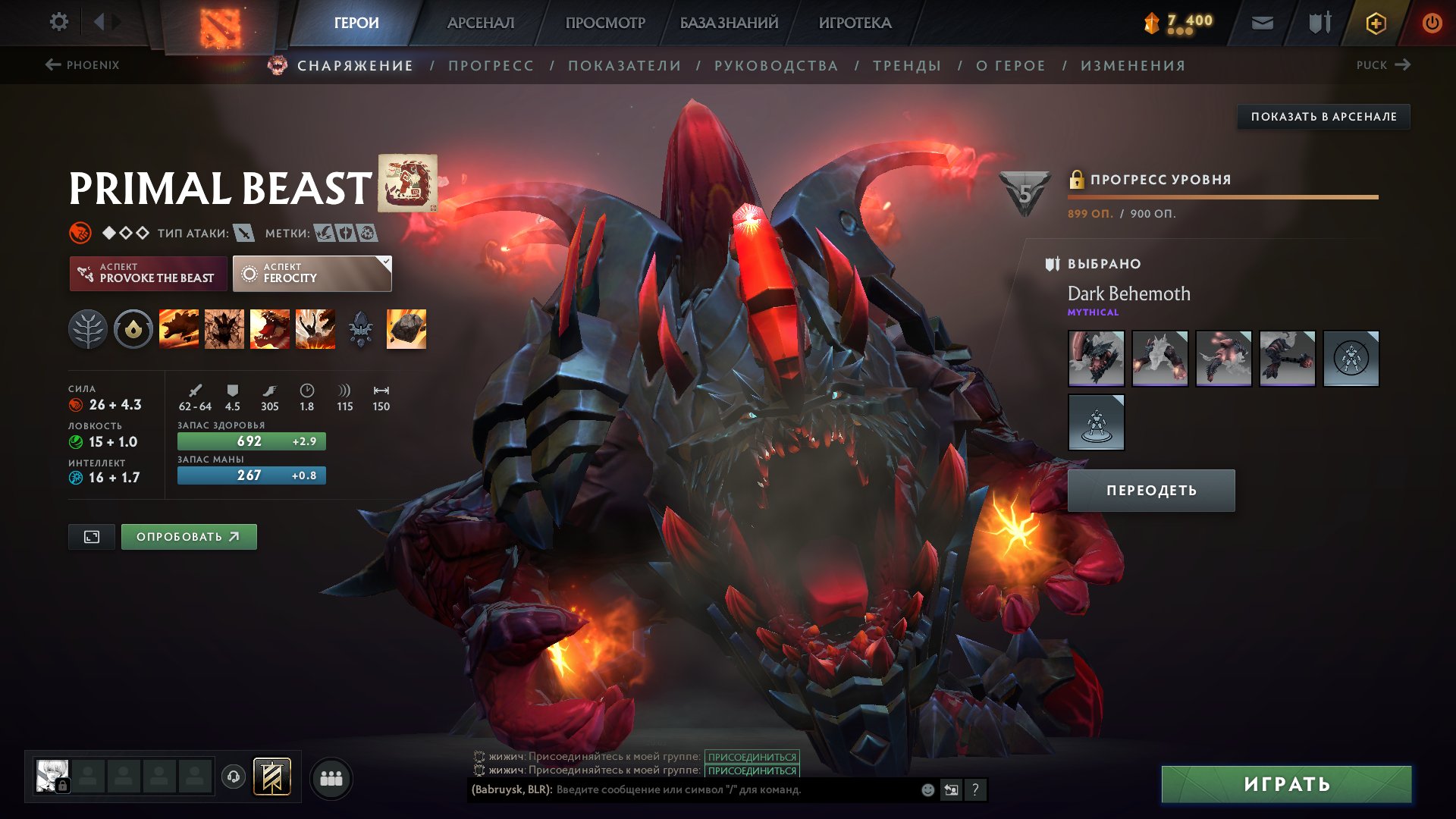Click the chat help question mark dropdown
1456x819 pixels.
(x=975, y=789)
